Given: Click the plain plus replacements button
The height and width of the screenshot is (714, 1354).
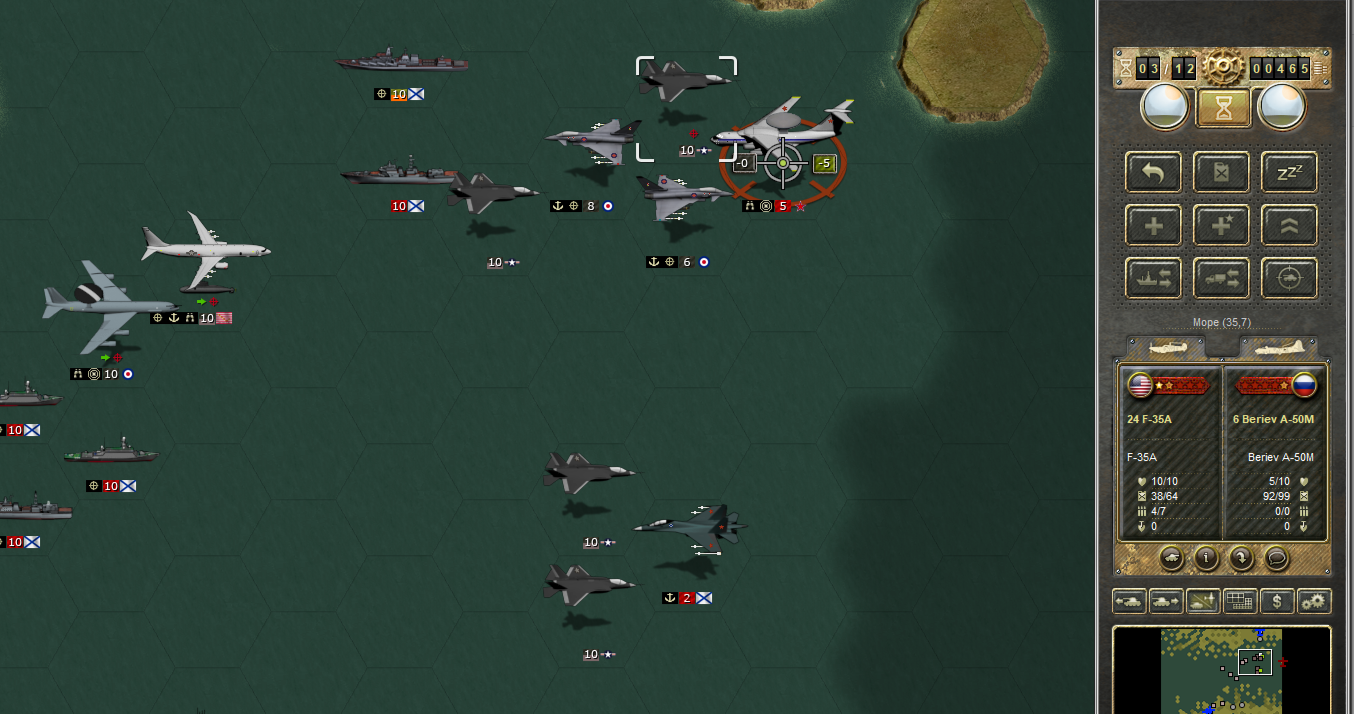Looking at the screenshot, I should pyautogui.click(x=1153, y=225).
